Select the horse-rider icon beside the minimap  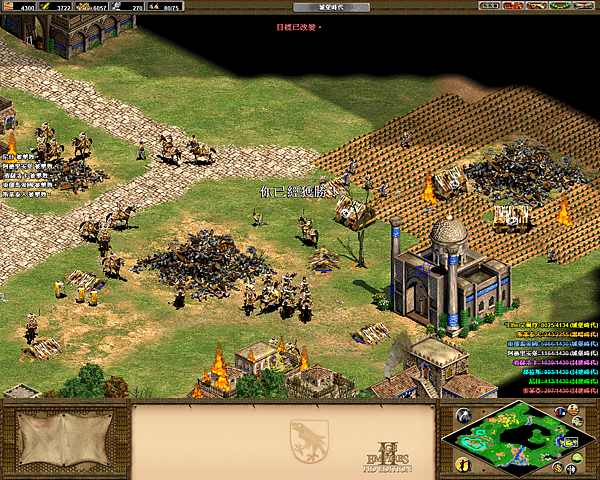(463, 415)
